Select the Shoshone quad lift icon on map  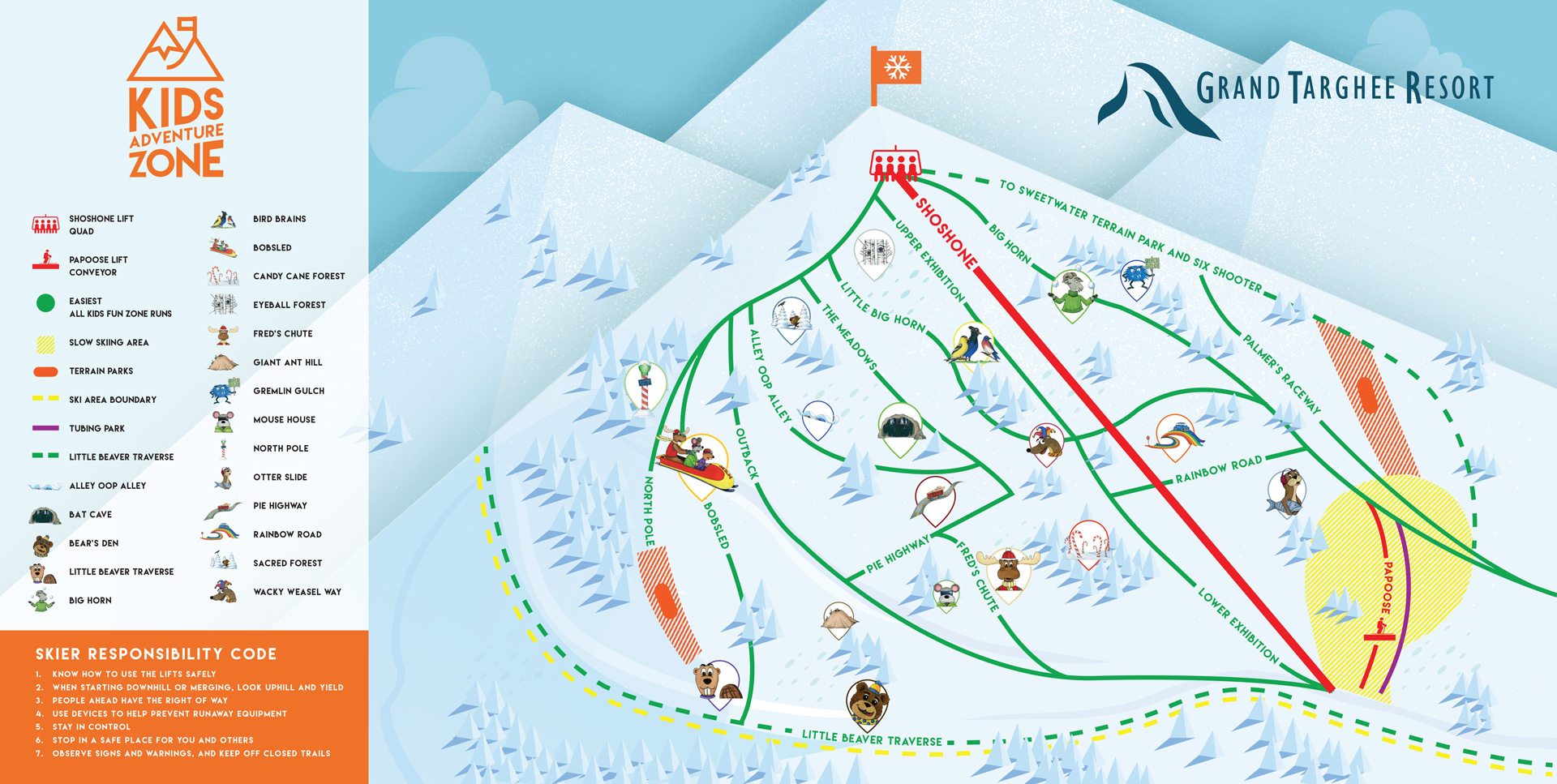pyautogui.click(x=893, y=164)
